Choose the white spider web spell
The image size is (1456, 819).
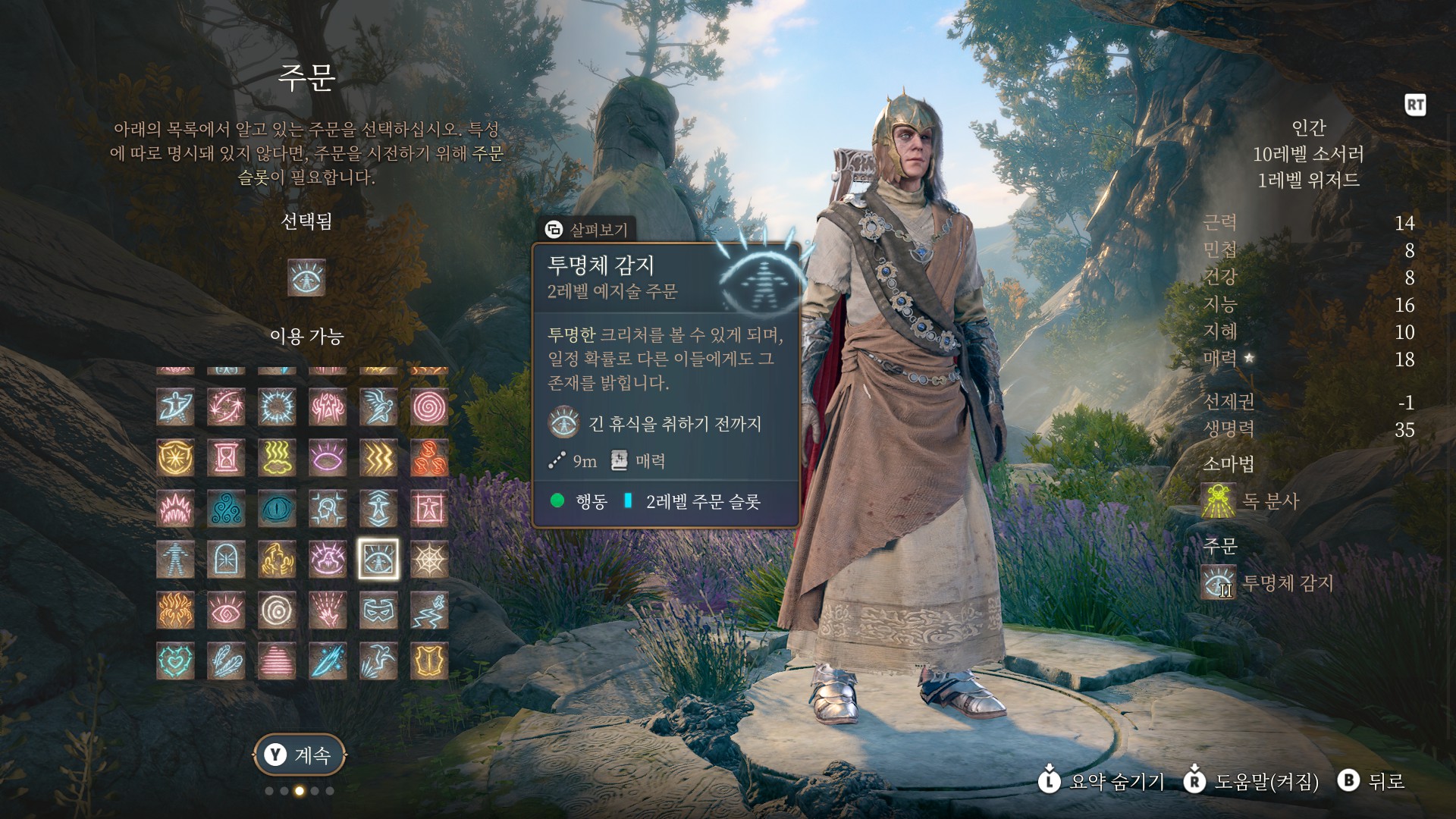click(429, 560)
